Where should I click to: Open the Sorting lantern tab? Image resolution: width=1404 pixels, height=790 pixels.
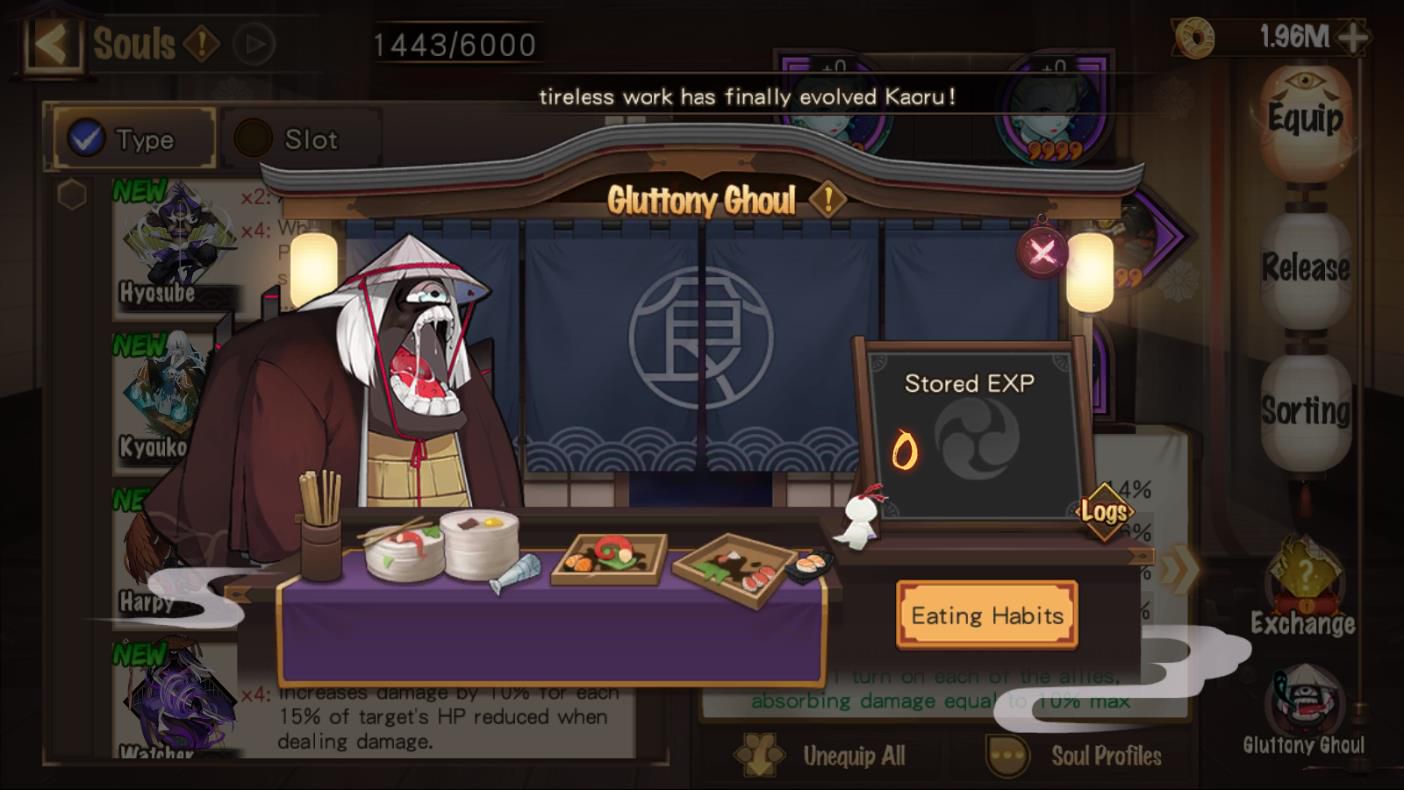(1305, 410)
